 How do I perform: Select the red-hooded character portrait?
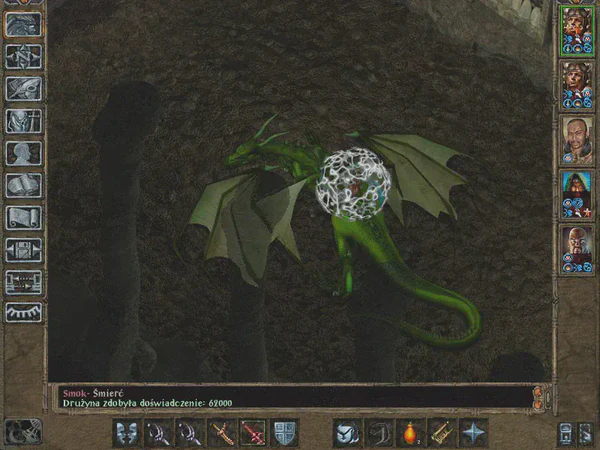click(577, 191)
